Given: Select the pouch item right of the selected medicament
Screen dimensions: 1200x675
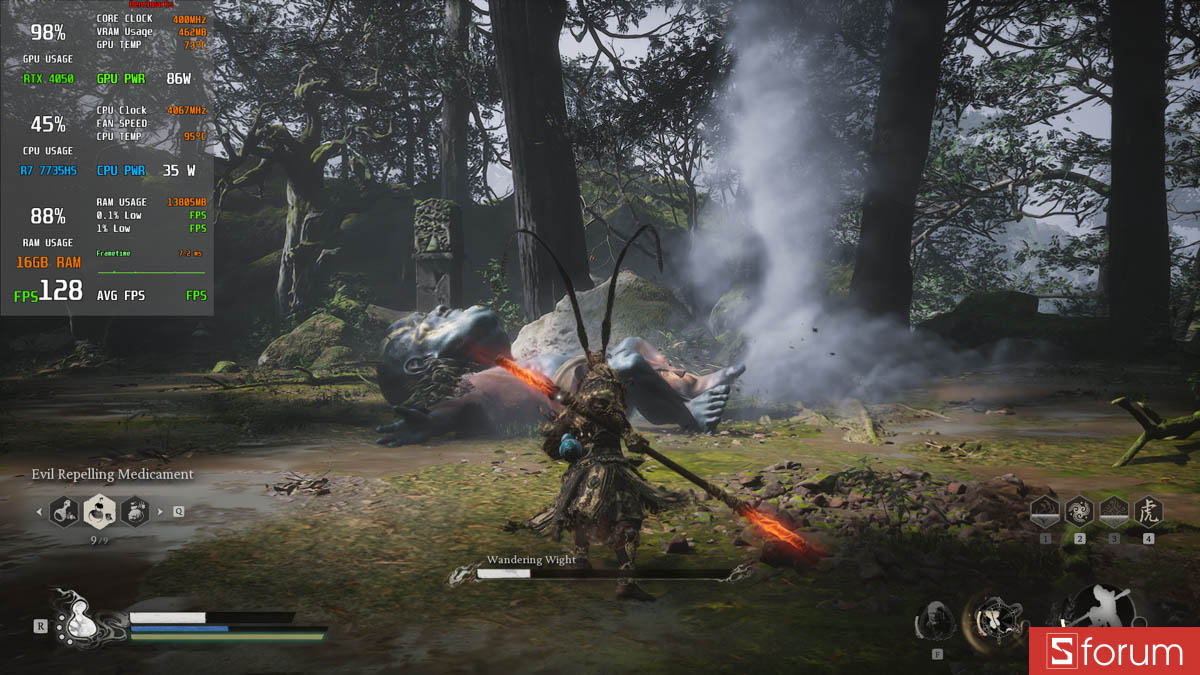Looking at the screenshot, I should 135,512.
